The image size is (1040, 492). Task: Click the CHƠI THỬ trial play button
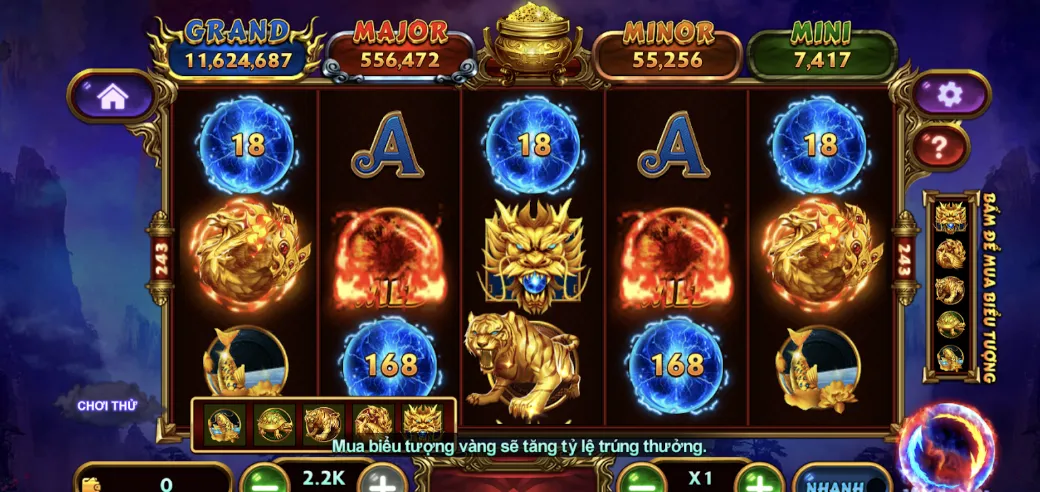106,405
